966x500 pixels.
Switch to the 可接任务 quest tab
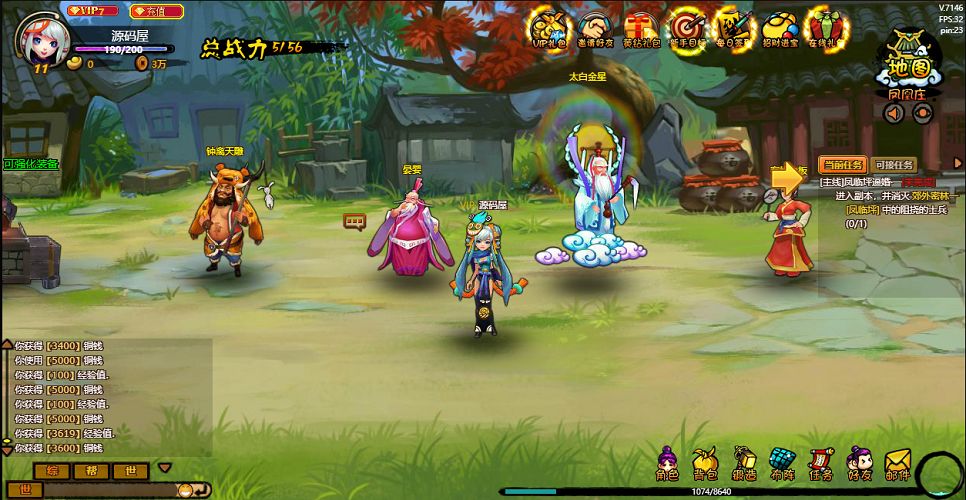click(x=894, y=165)
